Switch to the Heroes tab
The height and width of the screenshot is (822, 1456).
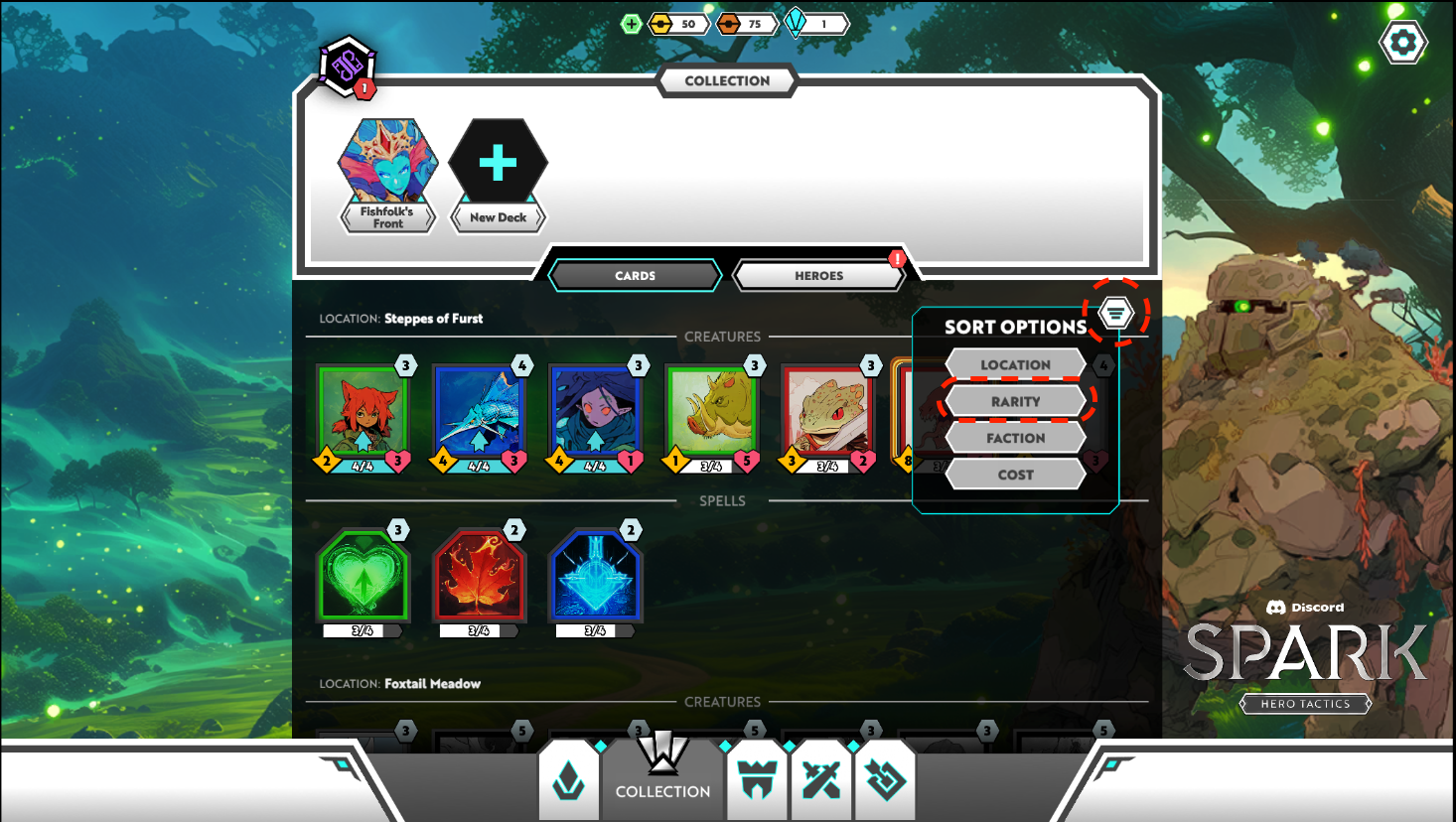(x=818, y=276)
